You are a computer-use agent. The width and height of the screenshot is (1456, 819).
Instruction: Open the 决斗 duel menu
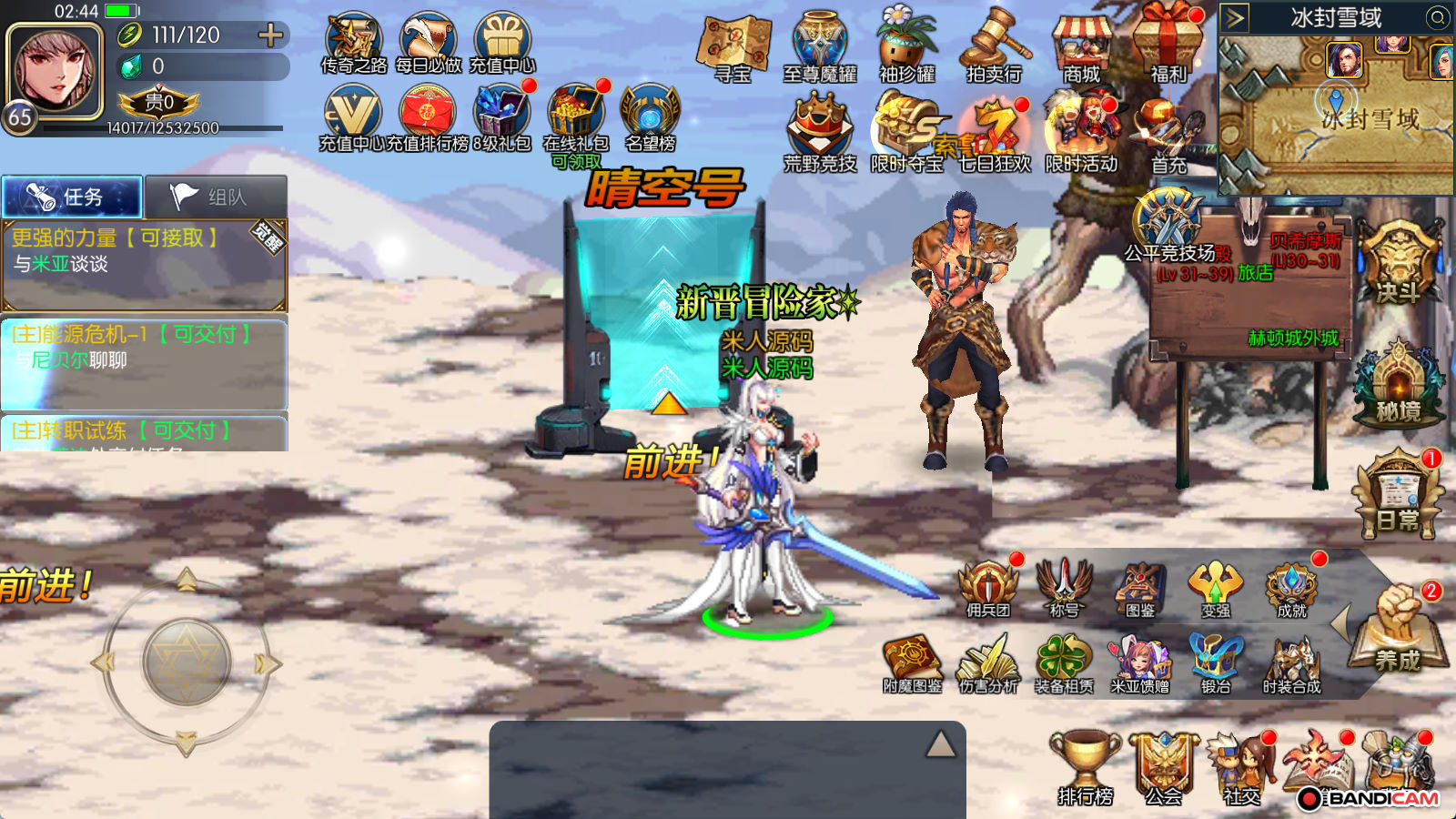pyautogui.click(x=1397, y=264)
